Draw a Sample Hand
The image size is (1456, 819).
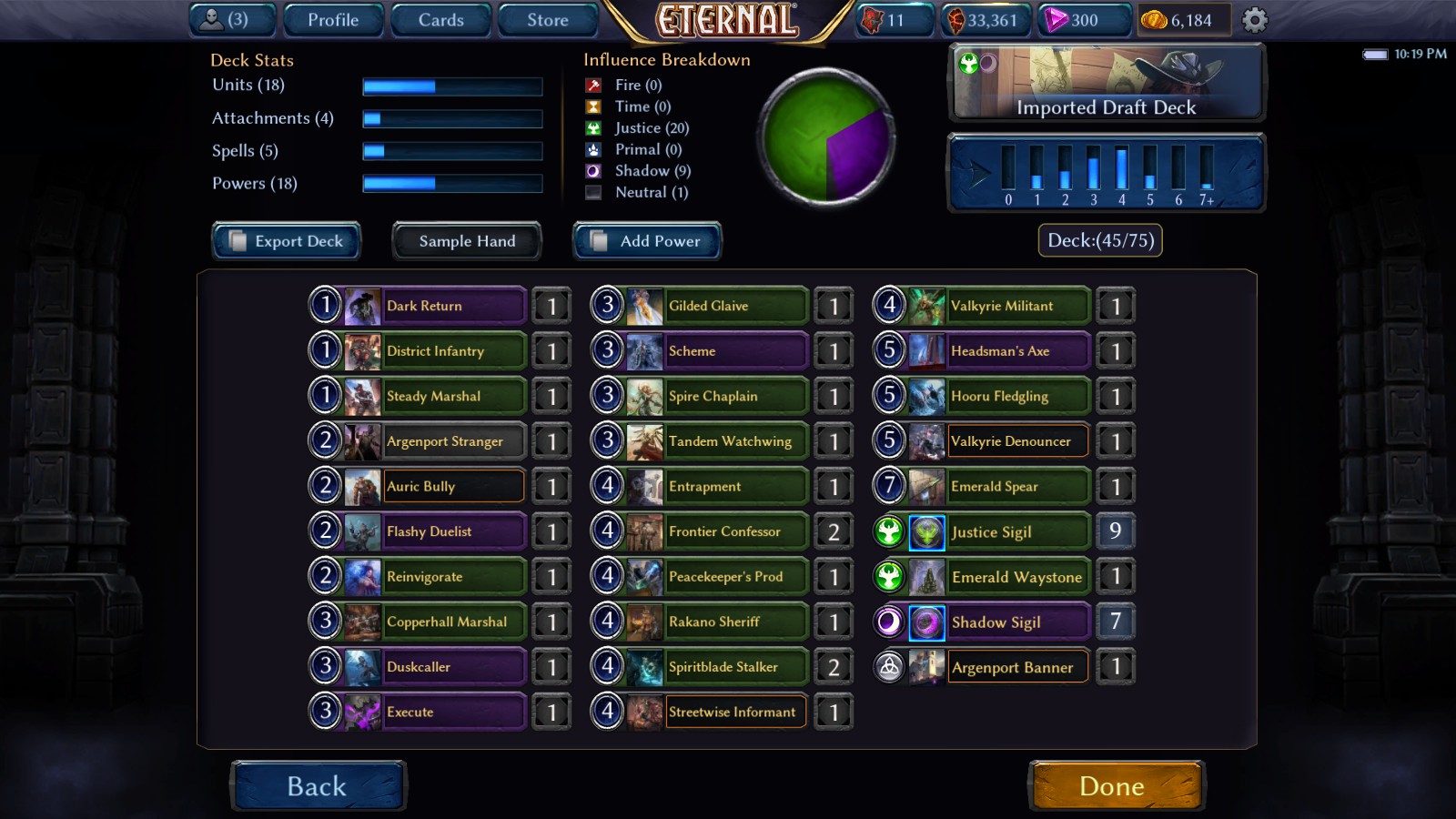click(x=466, y=241)
